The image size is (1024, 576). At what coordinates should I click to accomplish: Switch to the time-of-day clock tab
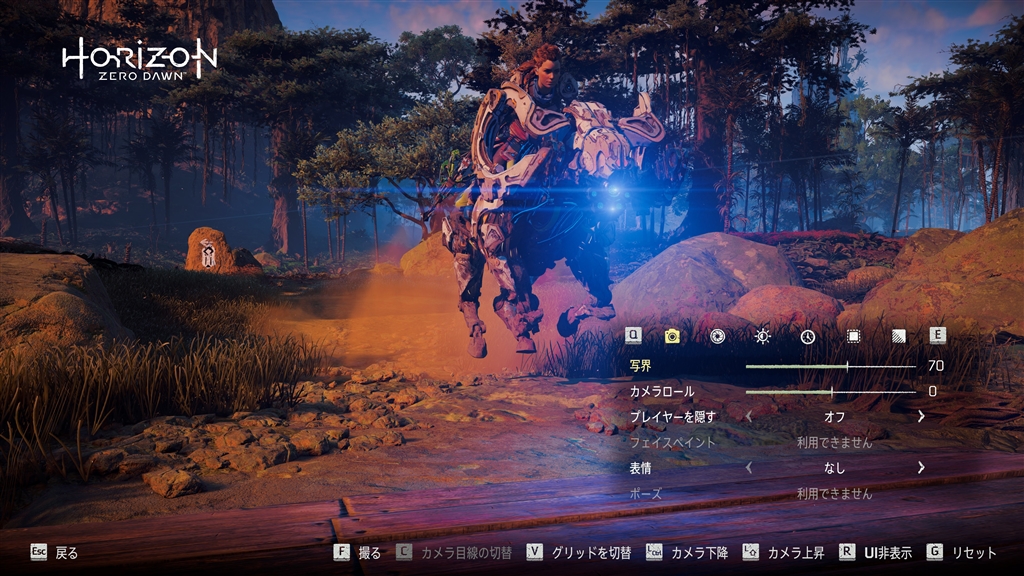tap(807, 336)
